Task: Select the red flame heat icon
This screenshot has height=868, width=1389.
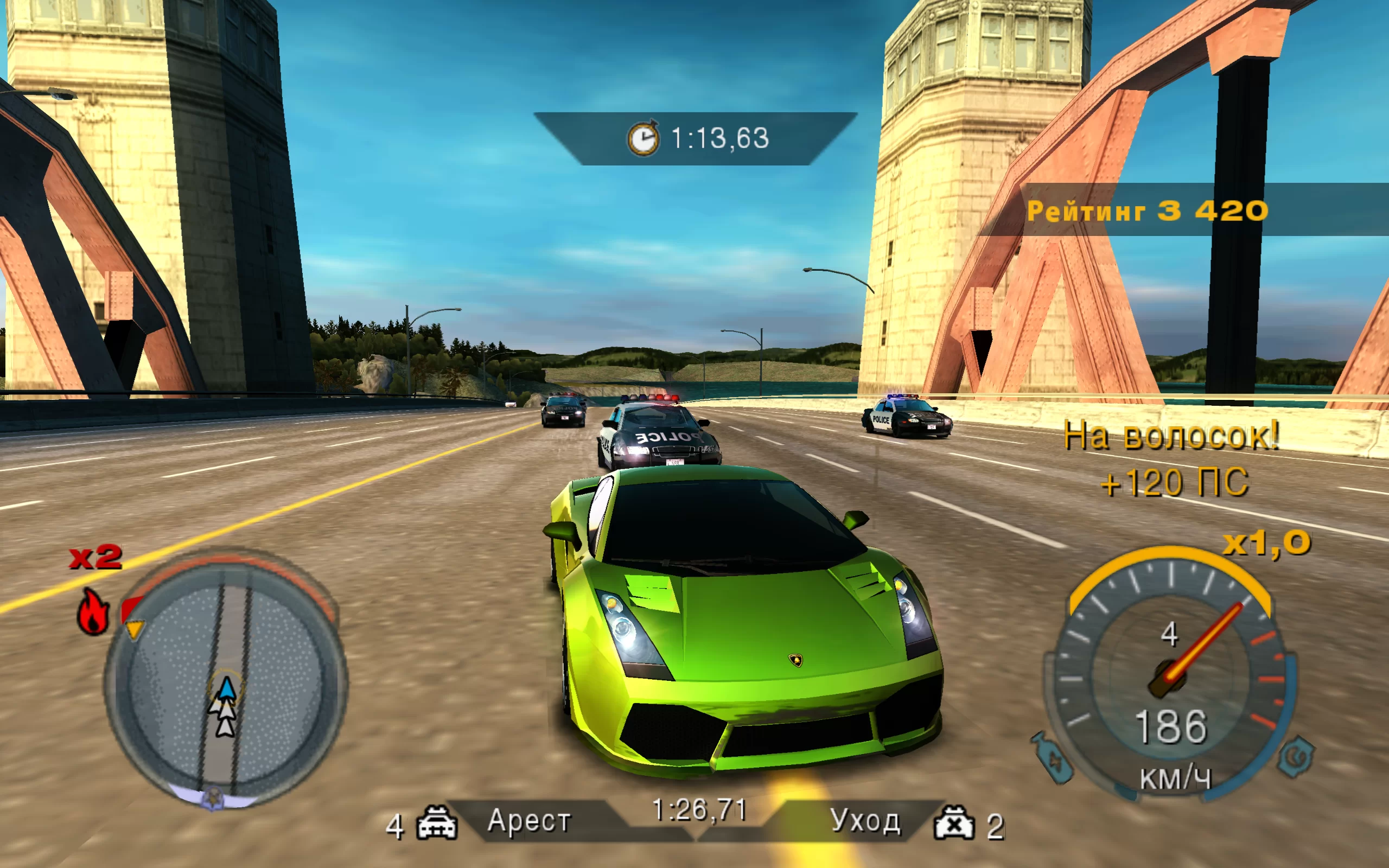Action: click(x=93, y=612)
